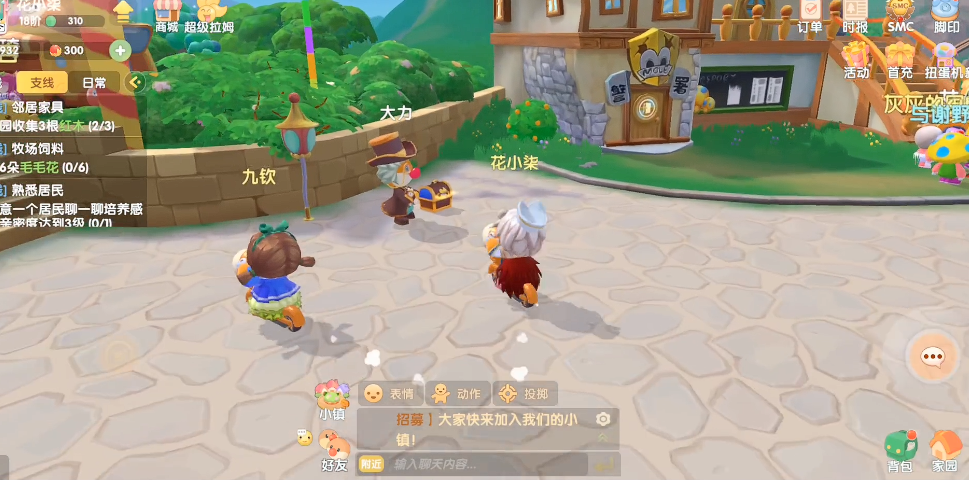This screenshot has height=480, width=969.
Task: Select the 邻居家具 quest entry
Action: tap(38, 107)
